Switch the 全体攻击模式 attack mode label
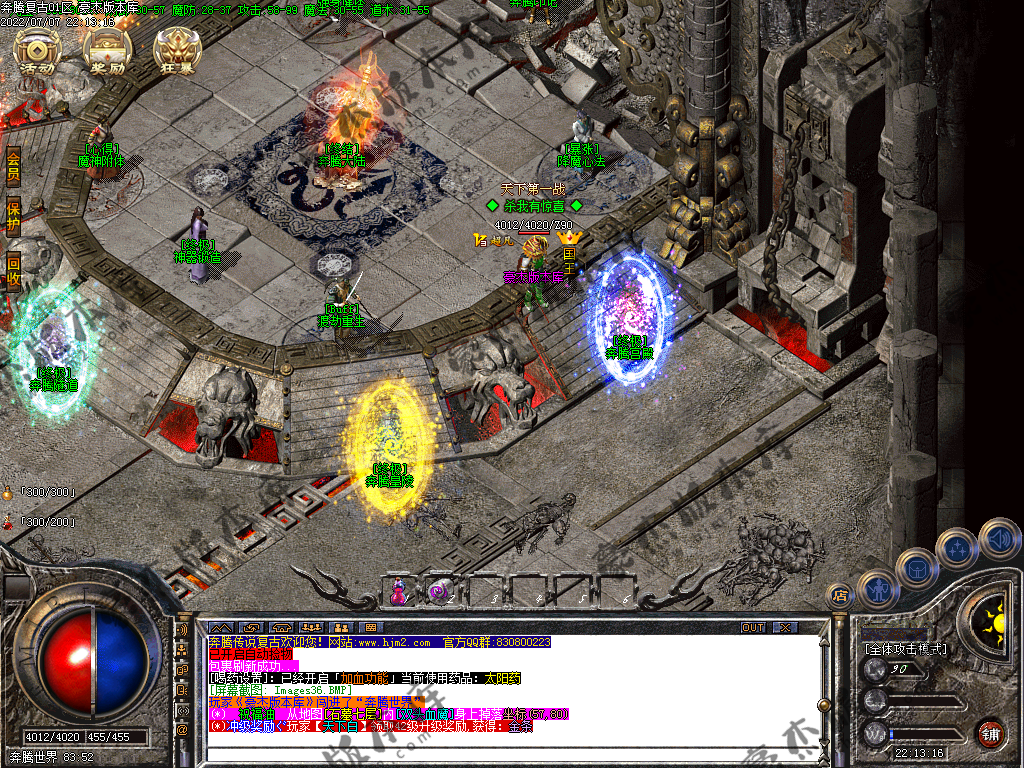Image resolution: width=1024 pixels, height=768 pixels. point(906,649)
